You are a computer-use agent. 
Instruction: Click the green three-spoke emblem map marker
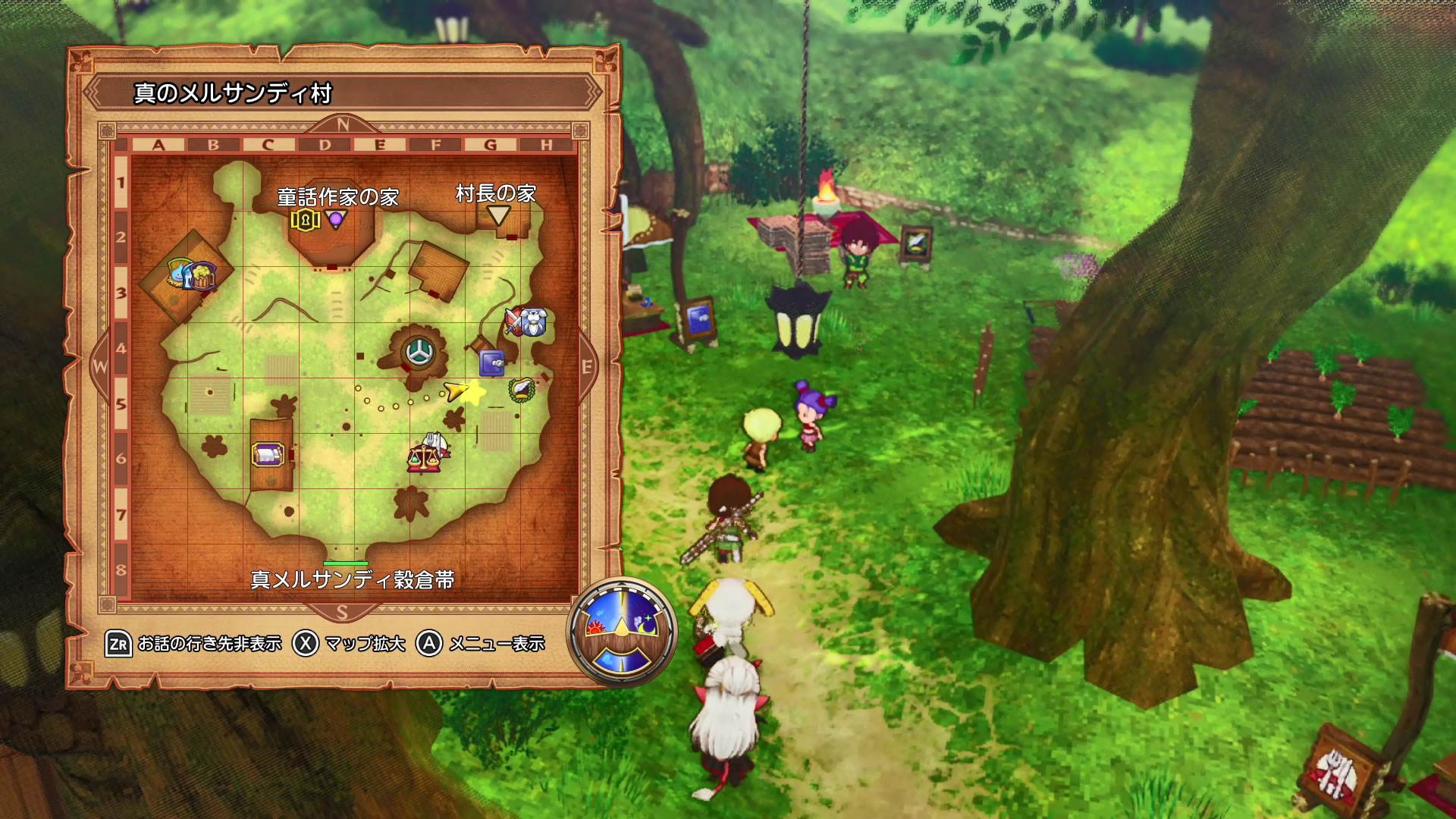pos(418,352)
